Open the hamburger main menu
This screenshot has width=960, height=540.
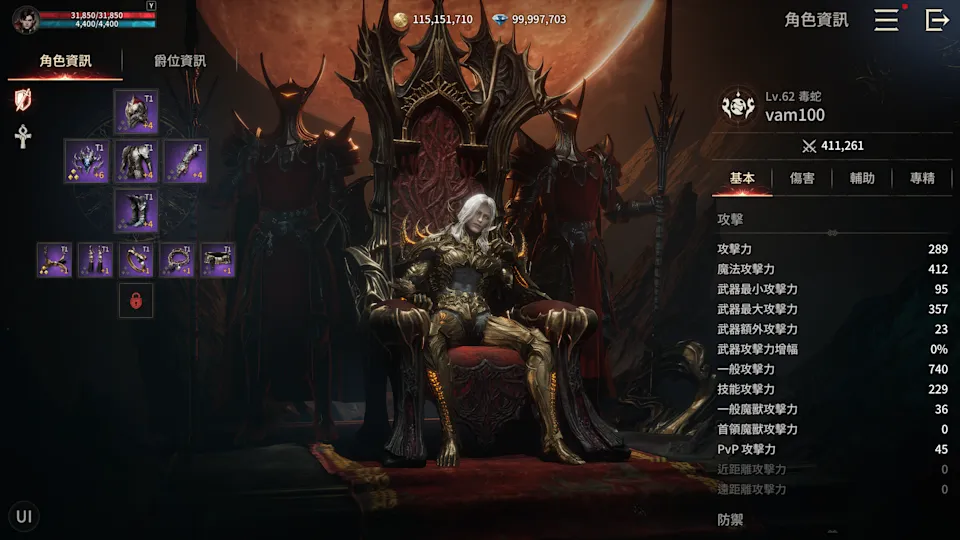click(x=886, y=20)
